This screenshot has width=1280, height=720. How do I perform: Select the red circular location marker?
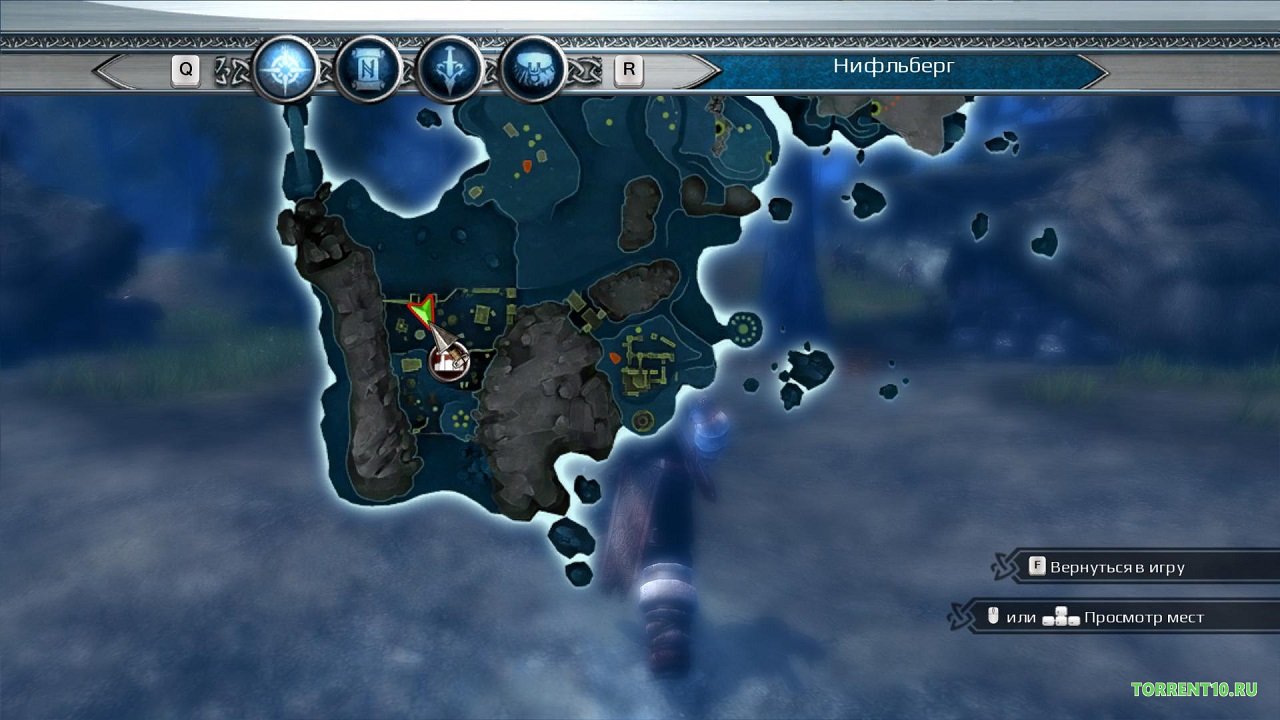point(450,360)
